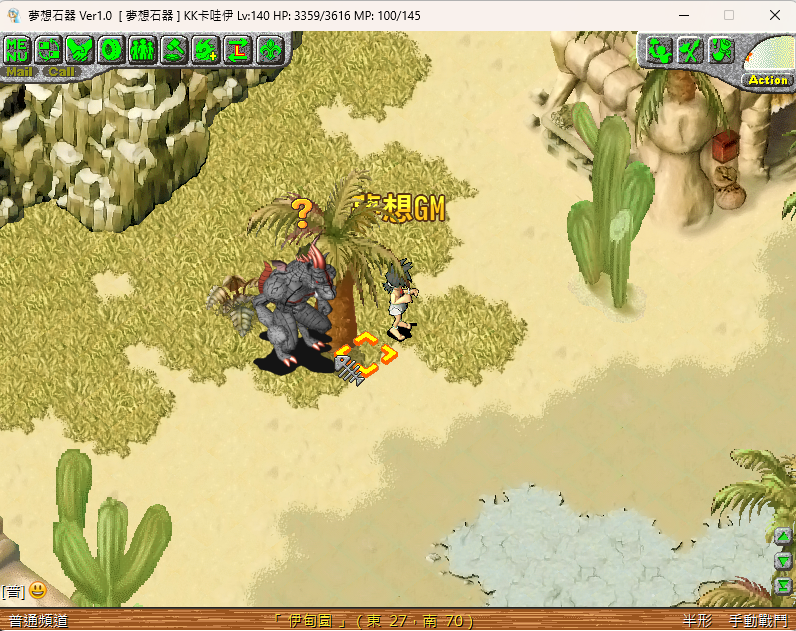
Task: Minimize the game window
Action: pos(682,15)
